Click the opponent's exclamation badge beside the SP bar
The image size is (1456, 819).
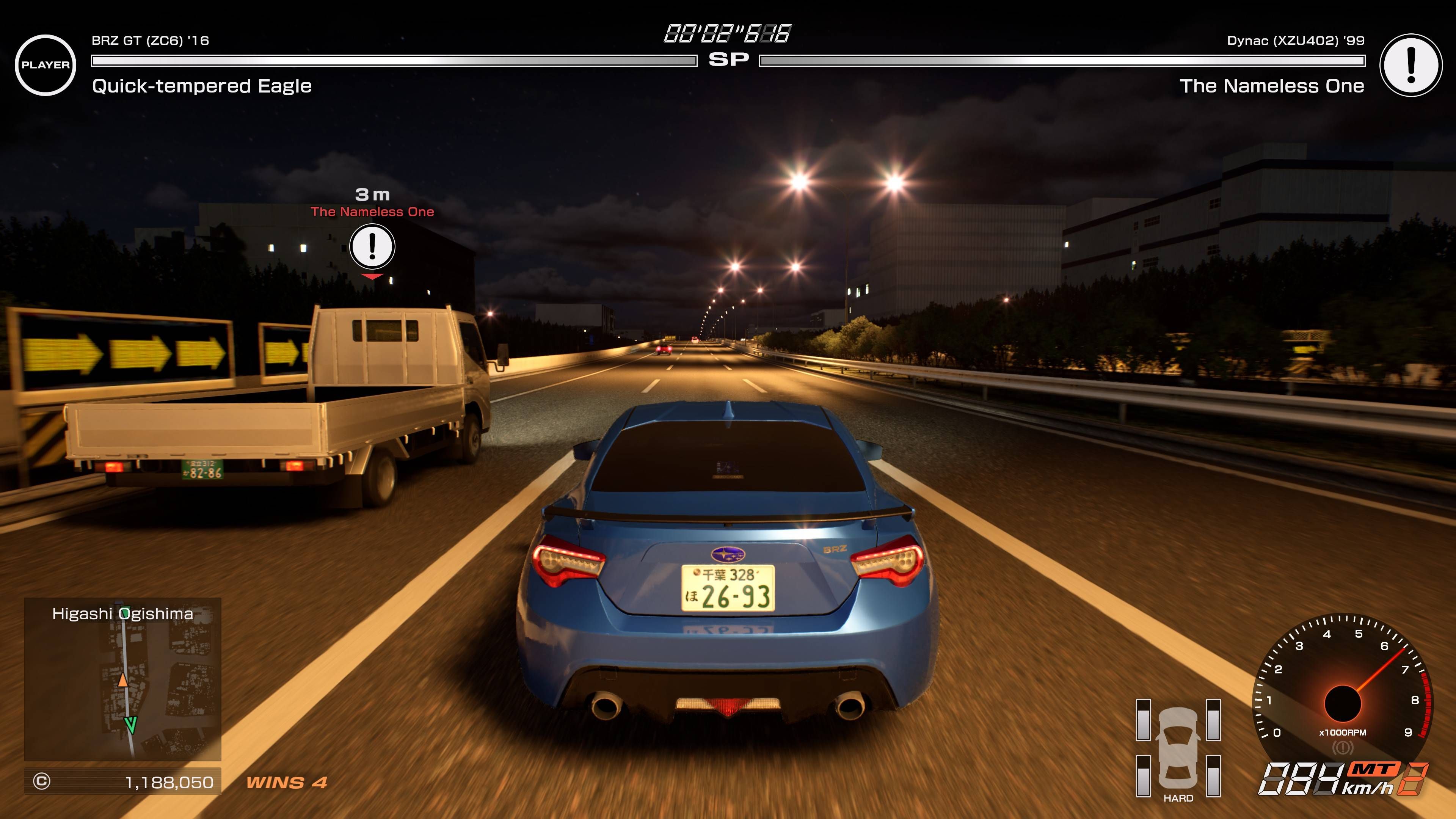(1410, 65)
